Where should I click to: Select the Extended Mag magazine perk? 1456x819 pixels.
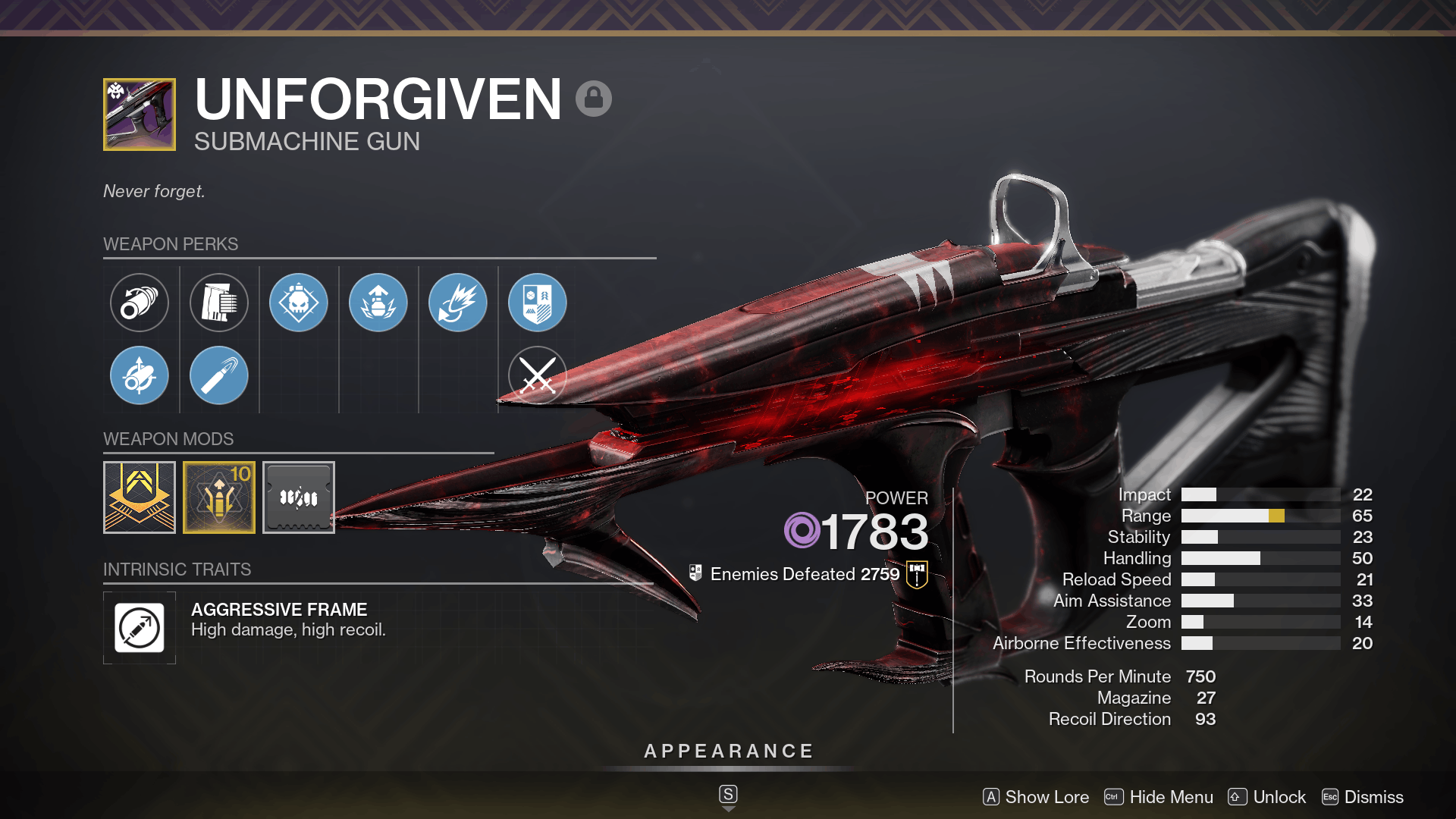point(218,302)
